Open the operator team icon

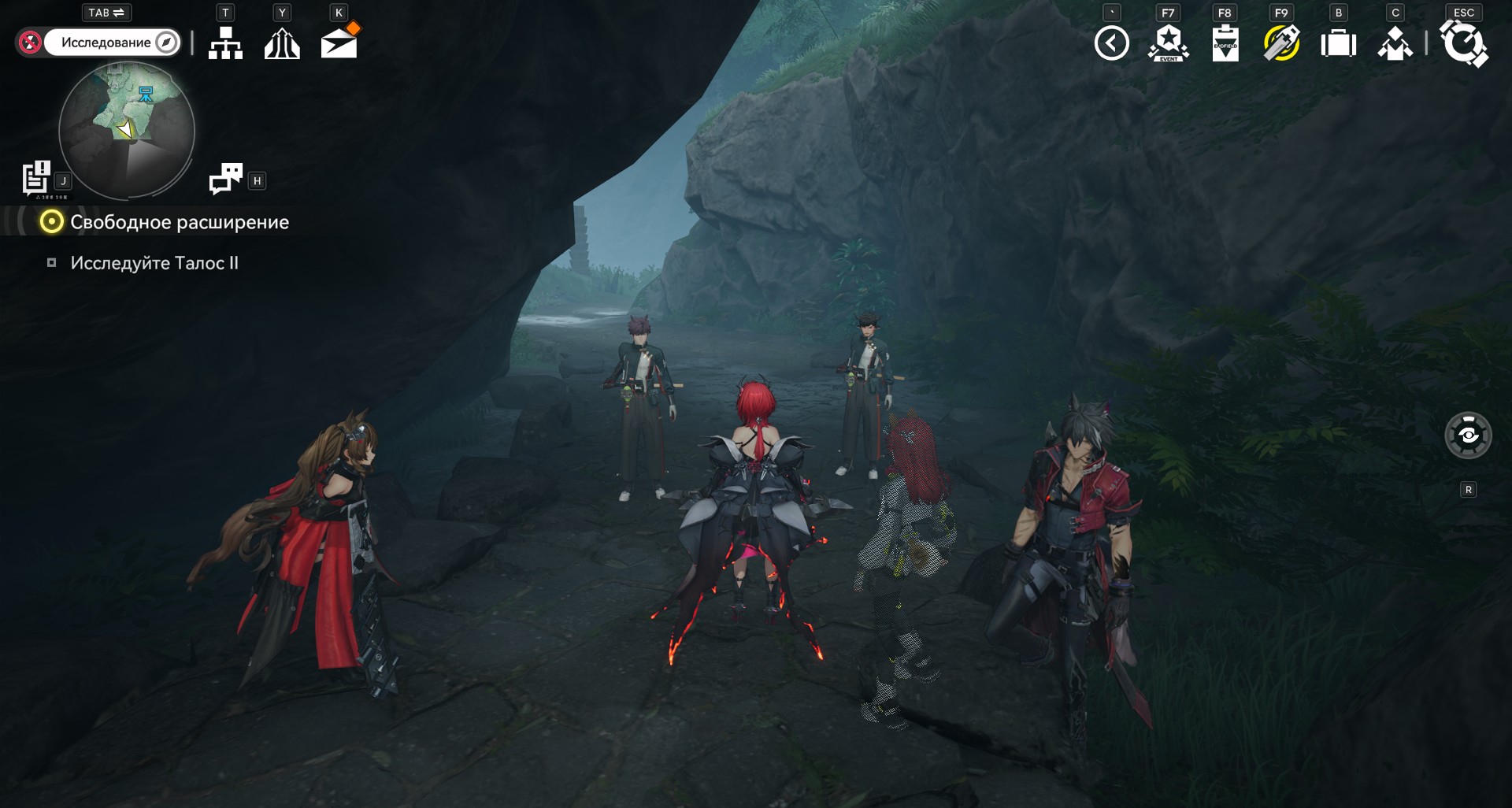(x=1395, y=43)
